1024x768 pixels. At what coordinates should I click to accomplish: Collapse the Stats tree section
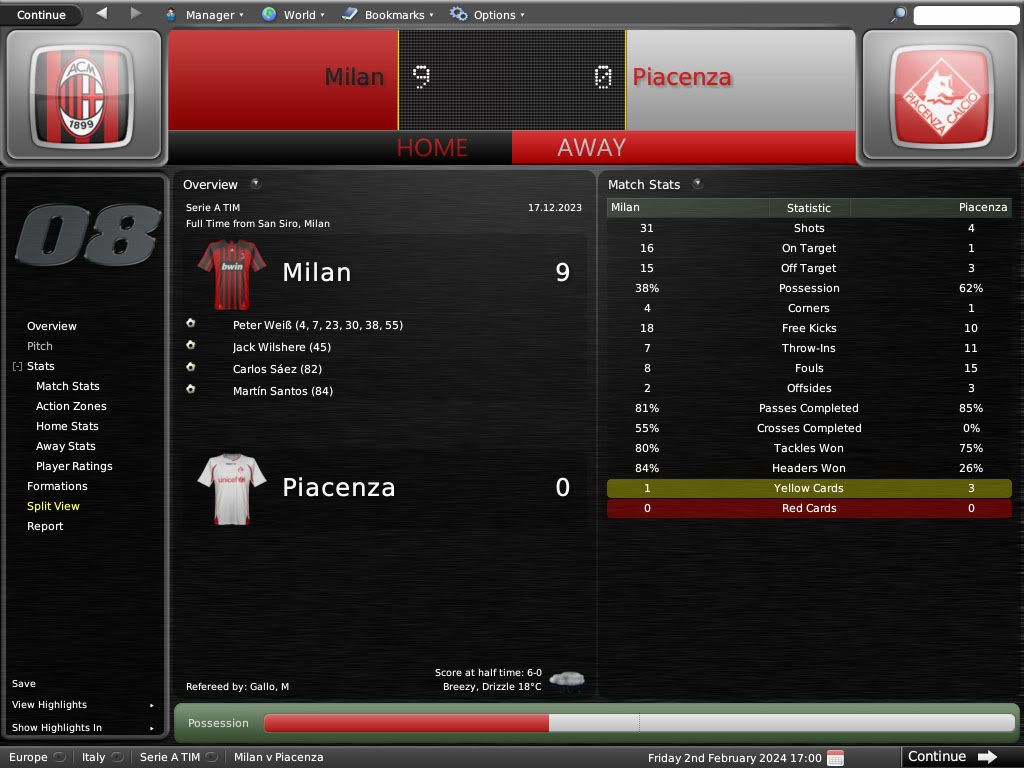click(17, 367)
